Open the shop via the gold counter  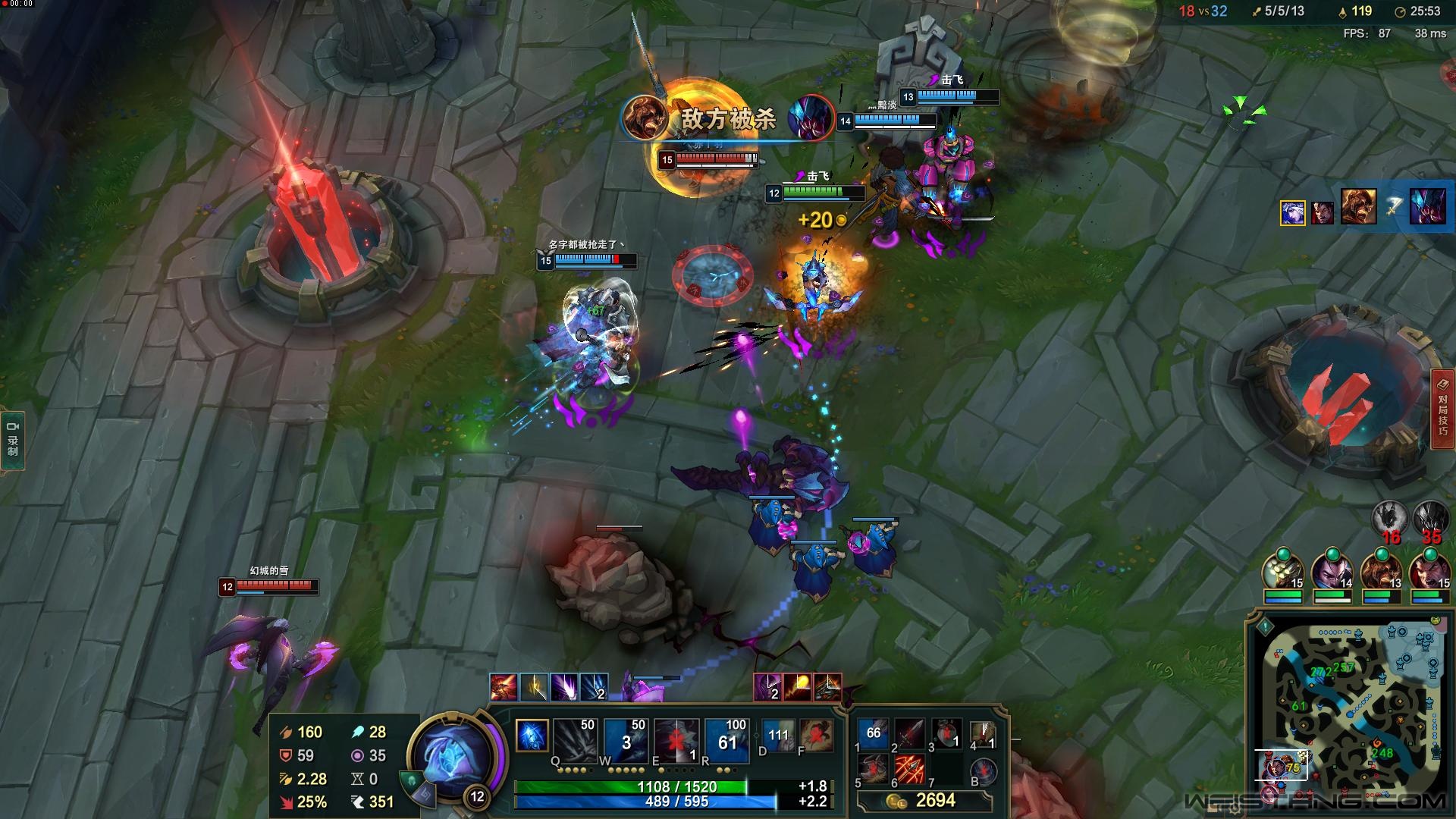pyautogui.click(x=925, y=801)
